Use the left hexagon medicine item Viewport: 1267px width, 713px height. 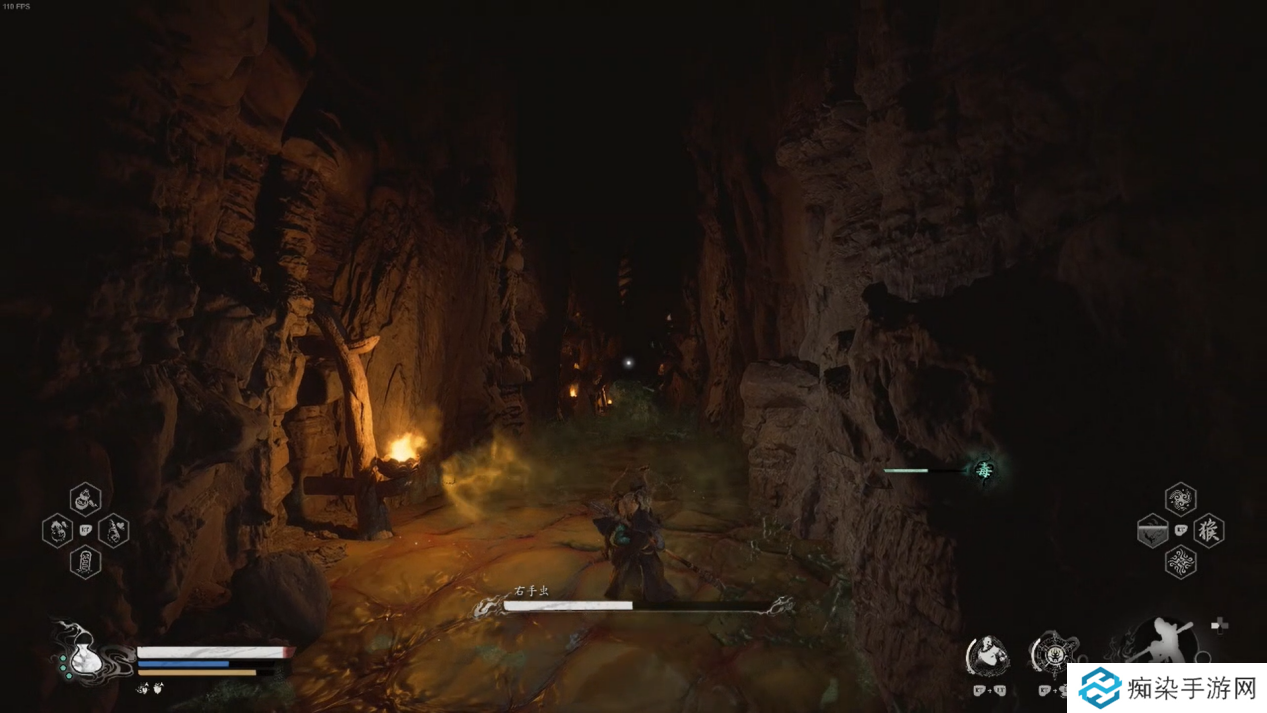point(57,530)
